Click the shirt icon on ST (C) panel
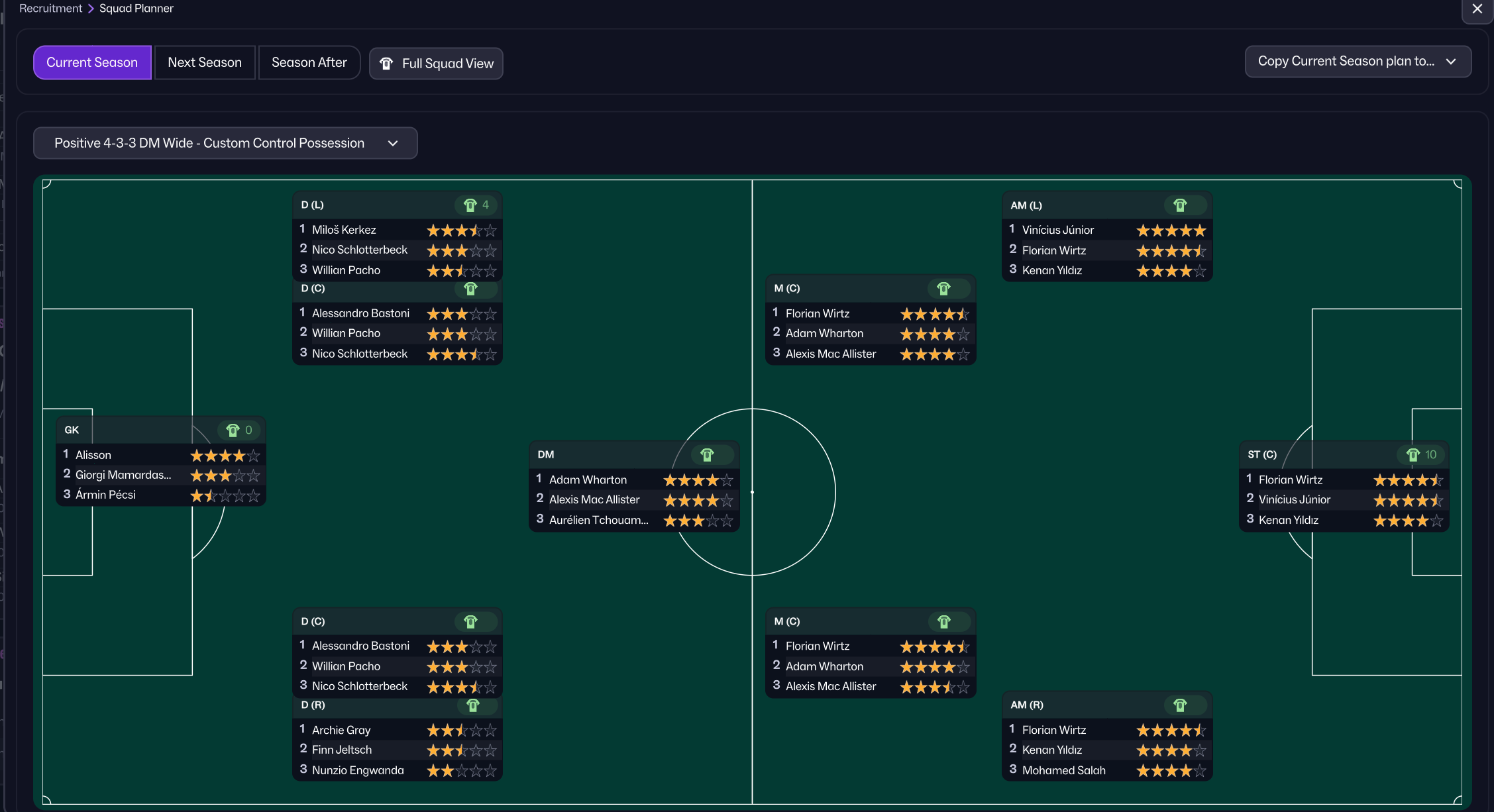 coord(1413,455)
